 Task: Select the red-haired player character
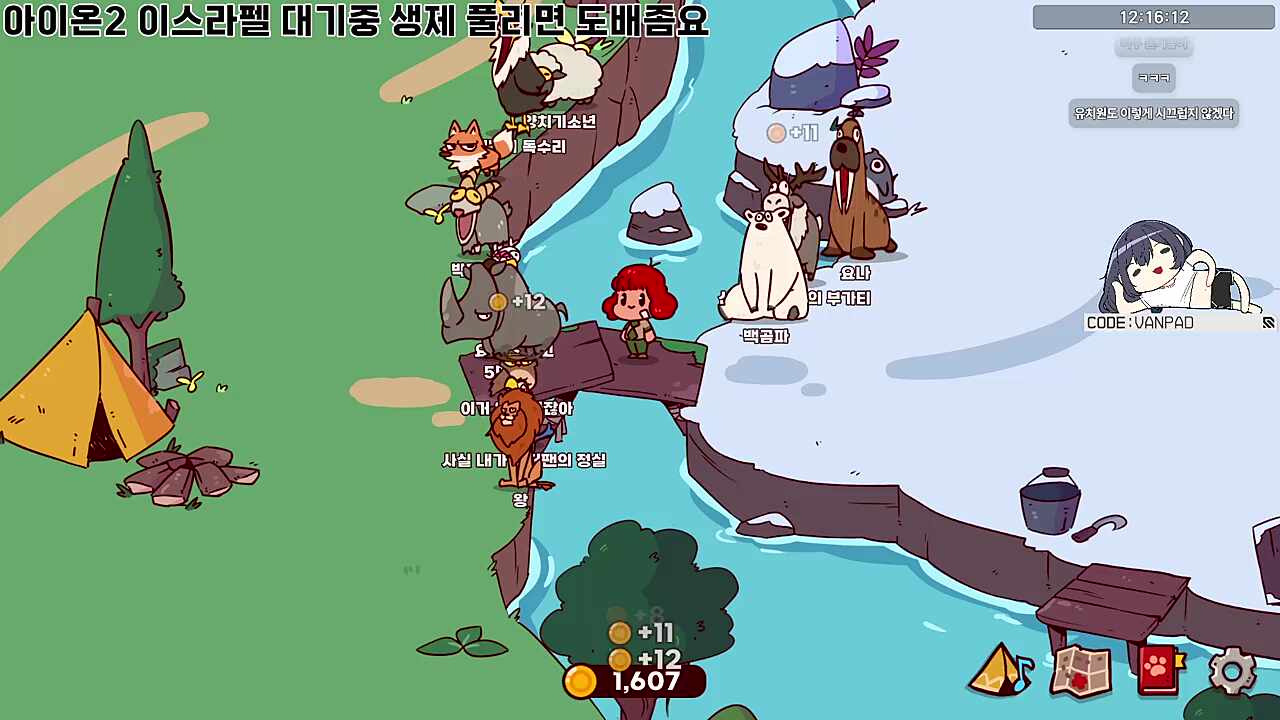click(x=640, y=305)
